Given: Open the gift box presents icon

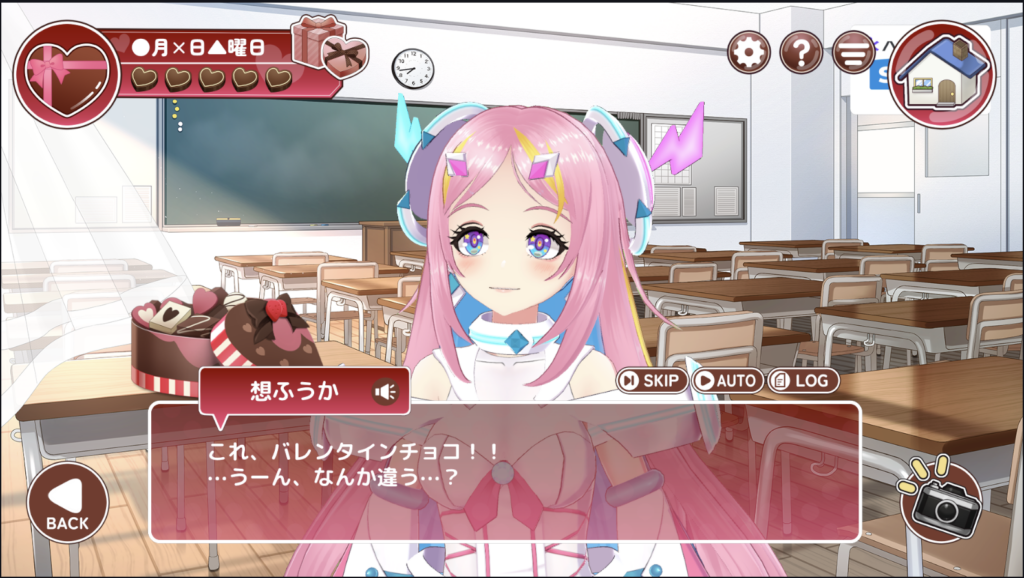Looking at the screenshot, I should pos(330,47).
